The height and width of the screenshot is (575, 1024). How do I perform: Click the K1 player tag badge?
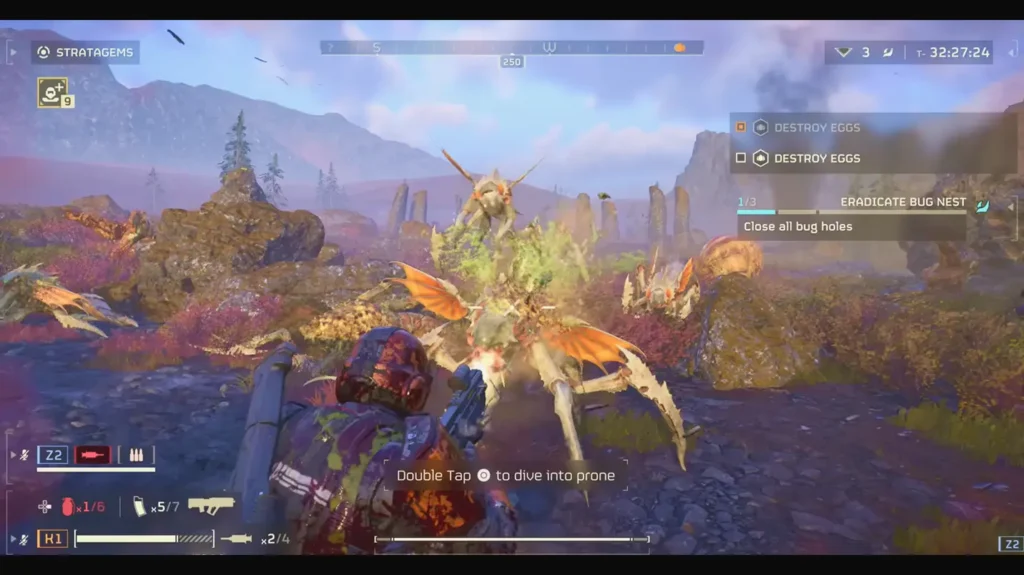53,539
